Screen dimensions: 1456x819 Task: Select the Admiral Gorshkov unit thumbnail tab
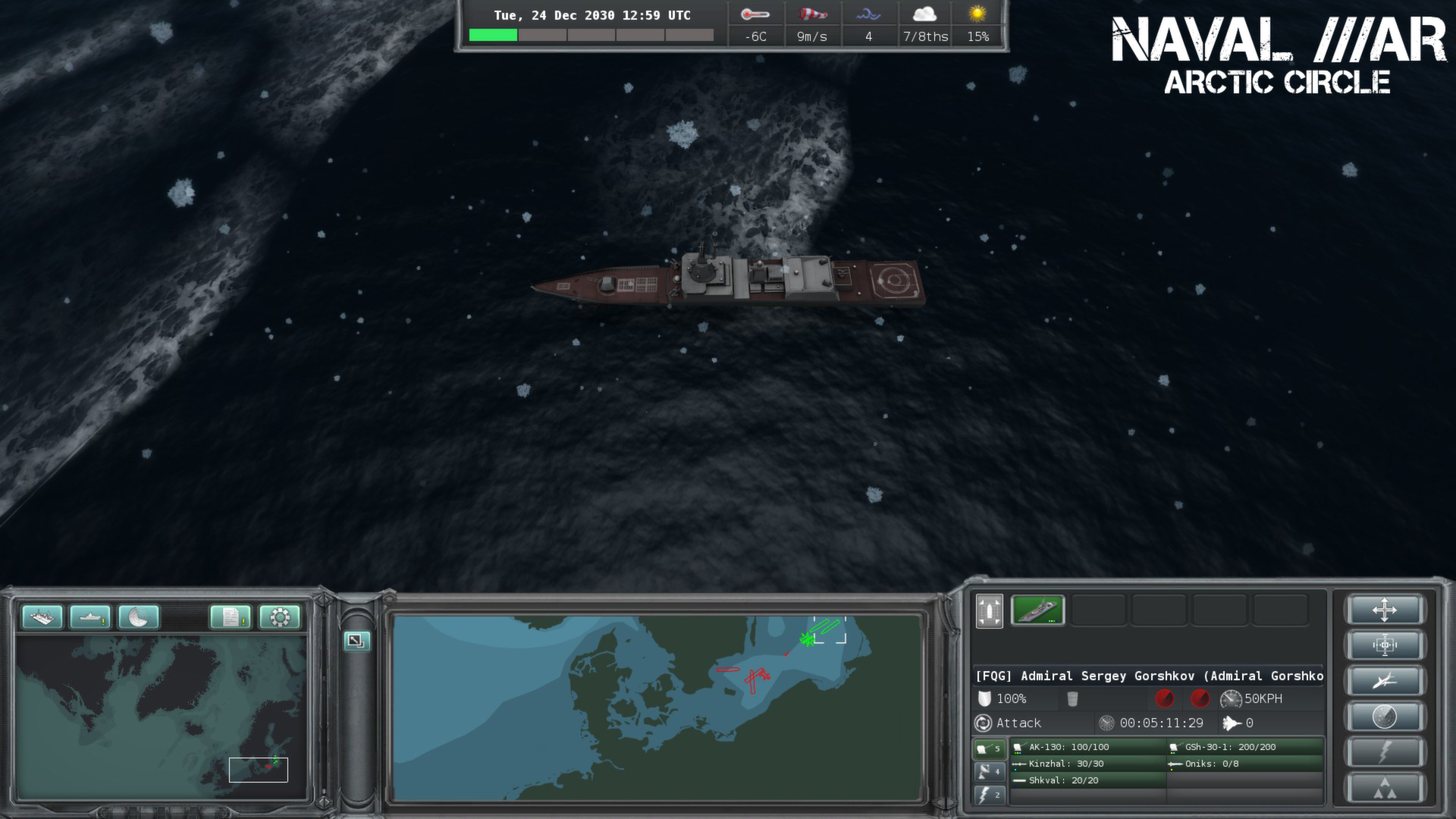1038,610
